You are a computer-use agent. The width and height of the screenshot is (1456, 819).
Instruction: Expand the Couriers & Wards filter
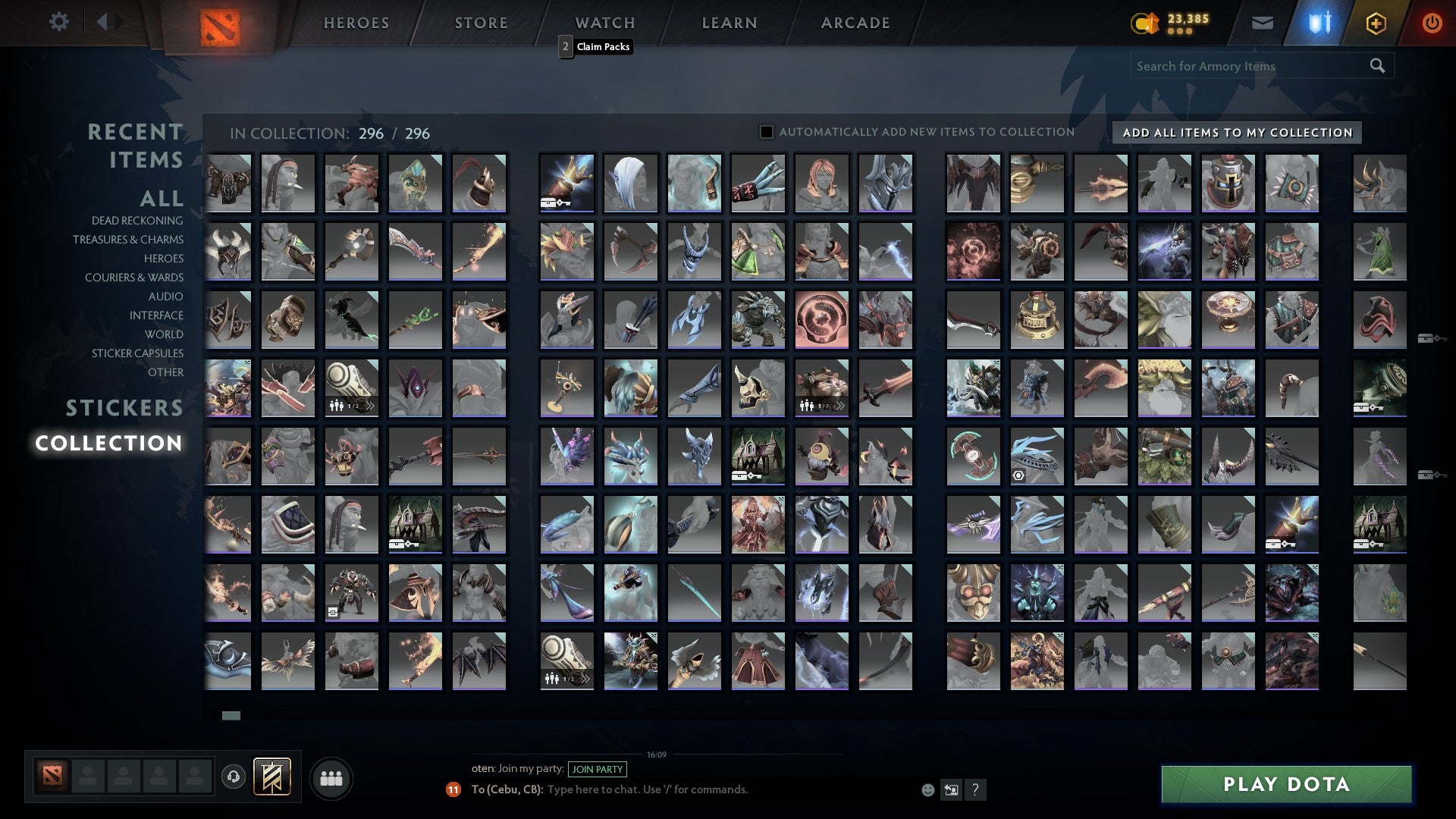pyautogui.click(x=133, y=278)
